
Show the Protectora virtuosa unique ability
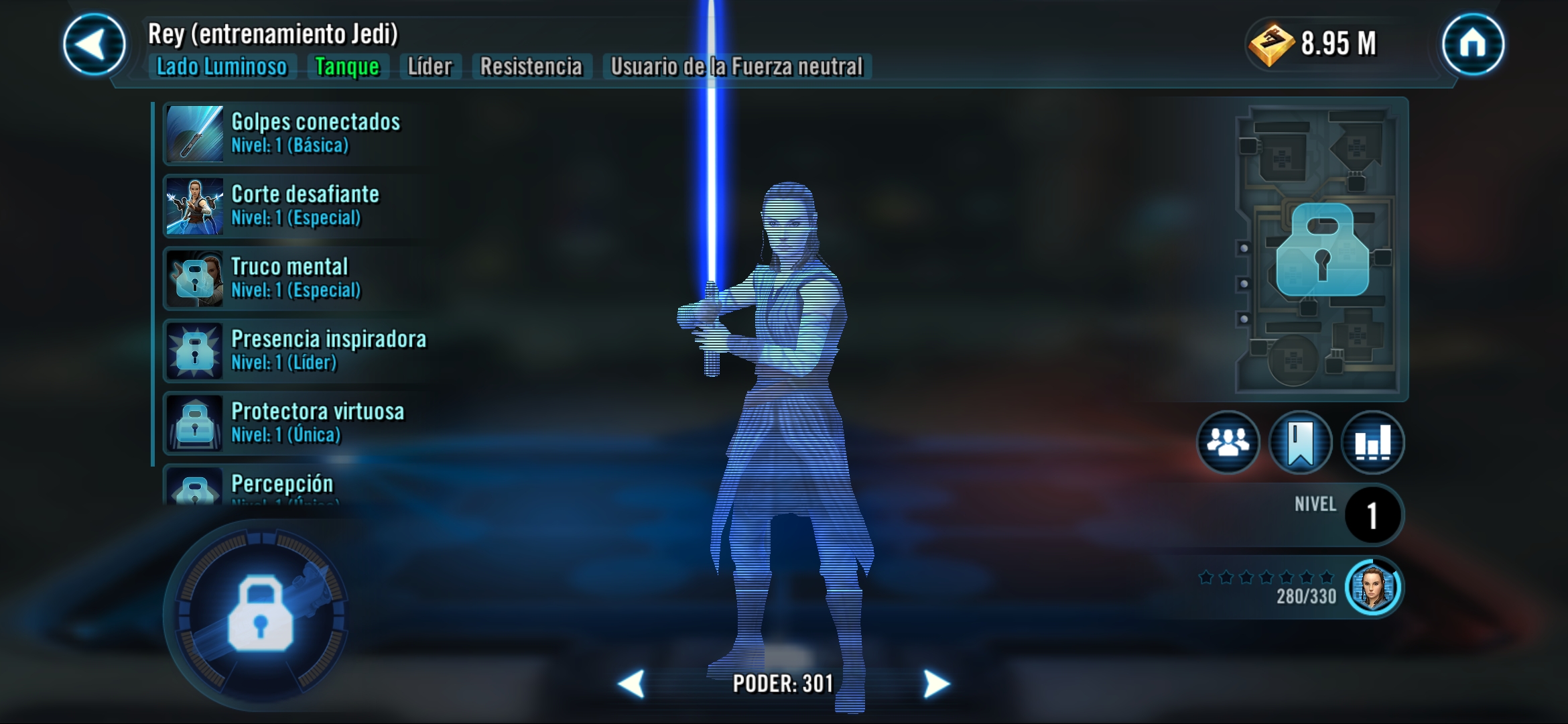pyautogui.click(x=295, y=423)
